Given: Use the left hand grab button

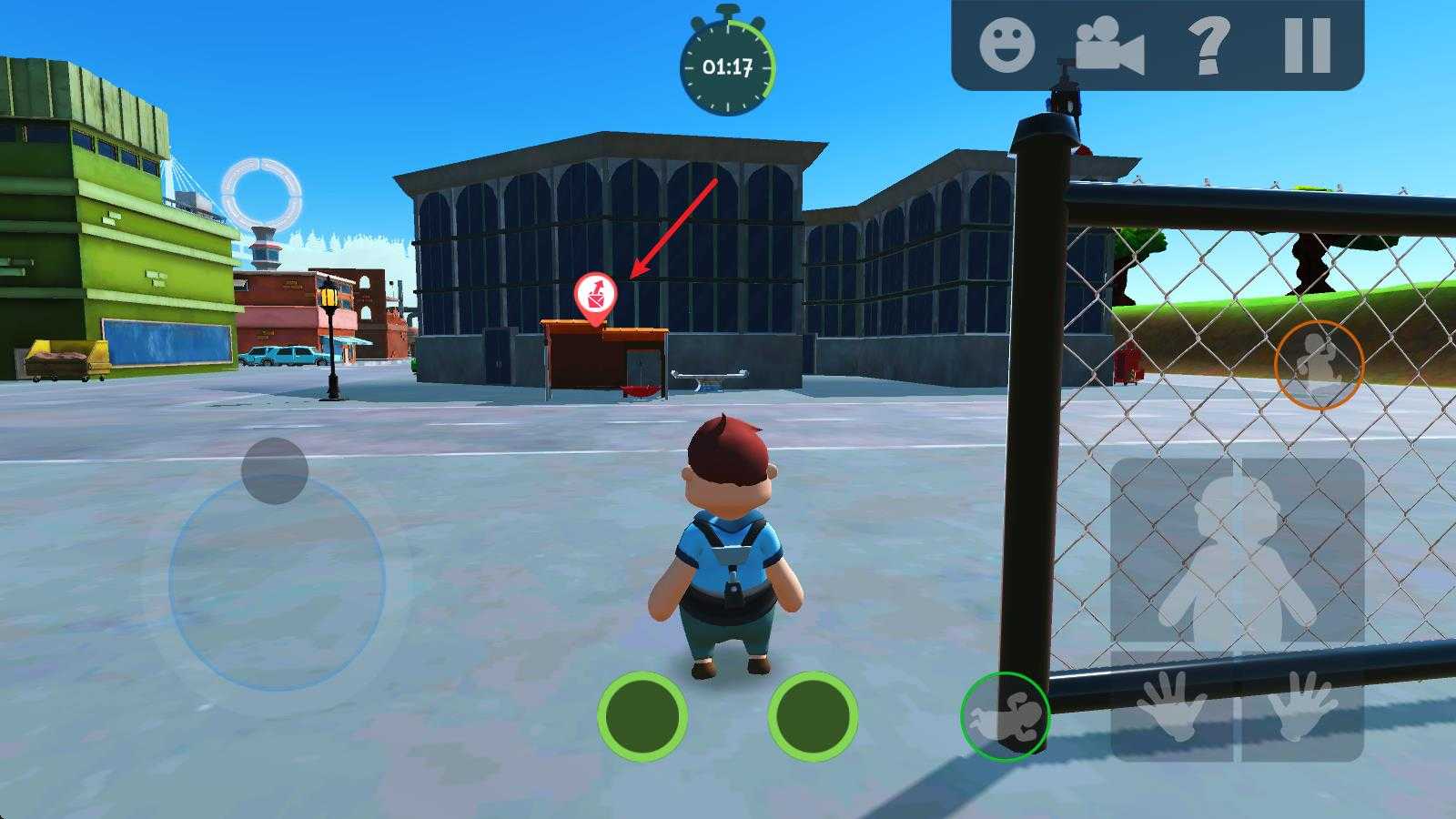Looking at the screenshot, I should tap(1174, 706).
